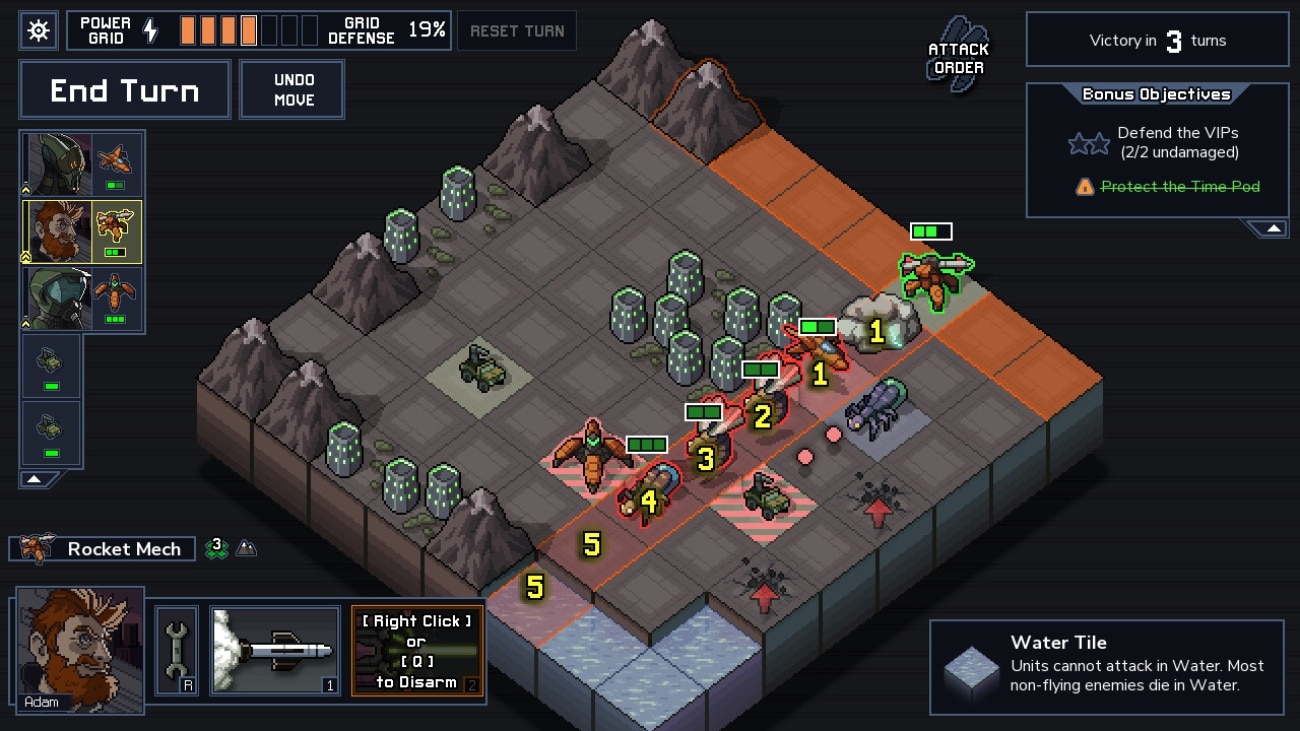Screen dimensions: 1300x731
Task: Select the second reserve mech icon in sidebar
Action: click(x=50, y=432)
